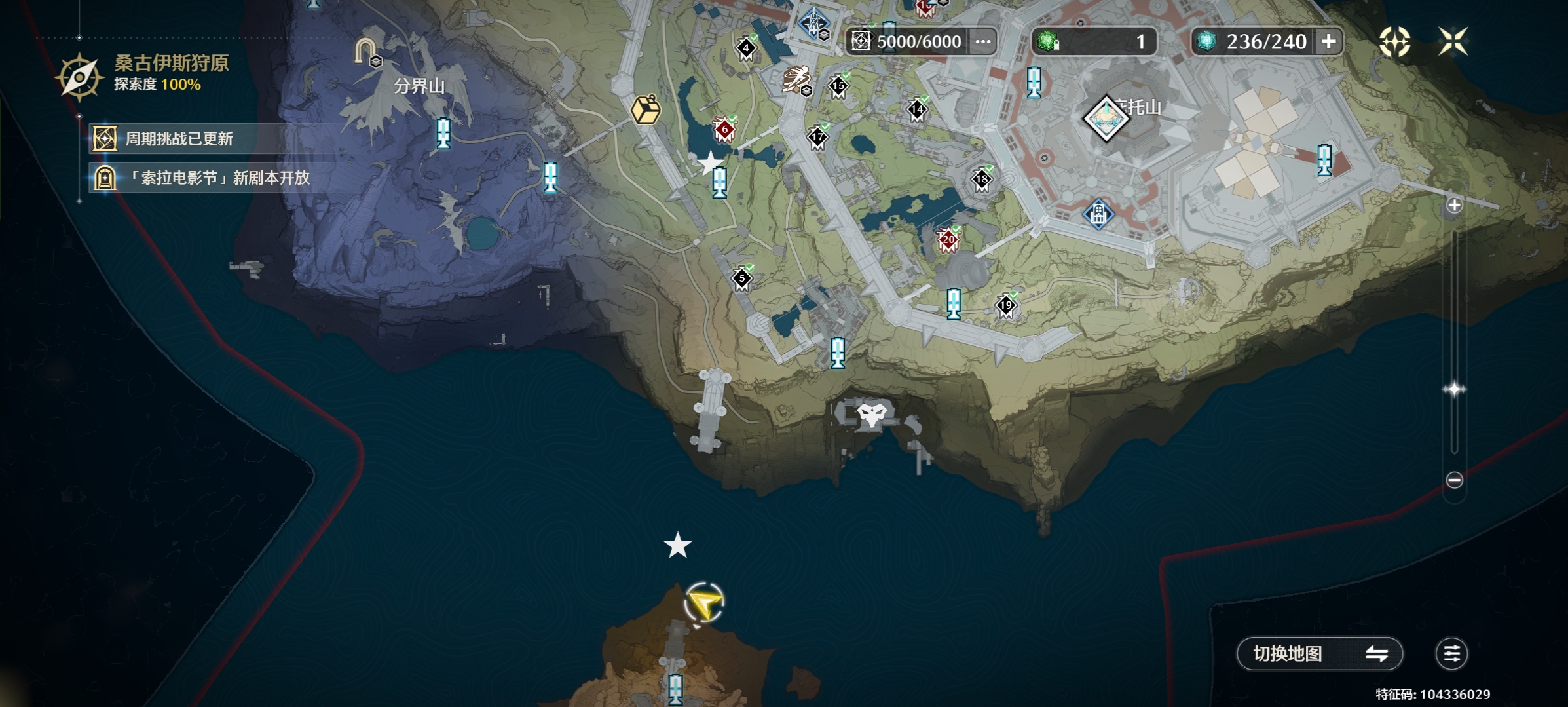Zoom out with the map minus button
This screenshot has width=1568, height=707.
click(1454, 480)
